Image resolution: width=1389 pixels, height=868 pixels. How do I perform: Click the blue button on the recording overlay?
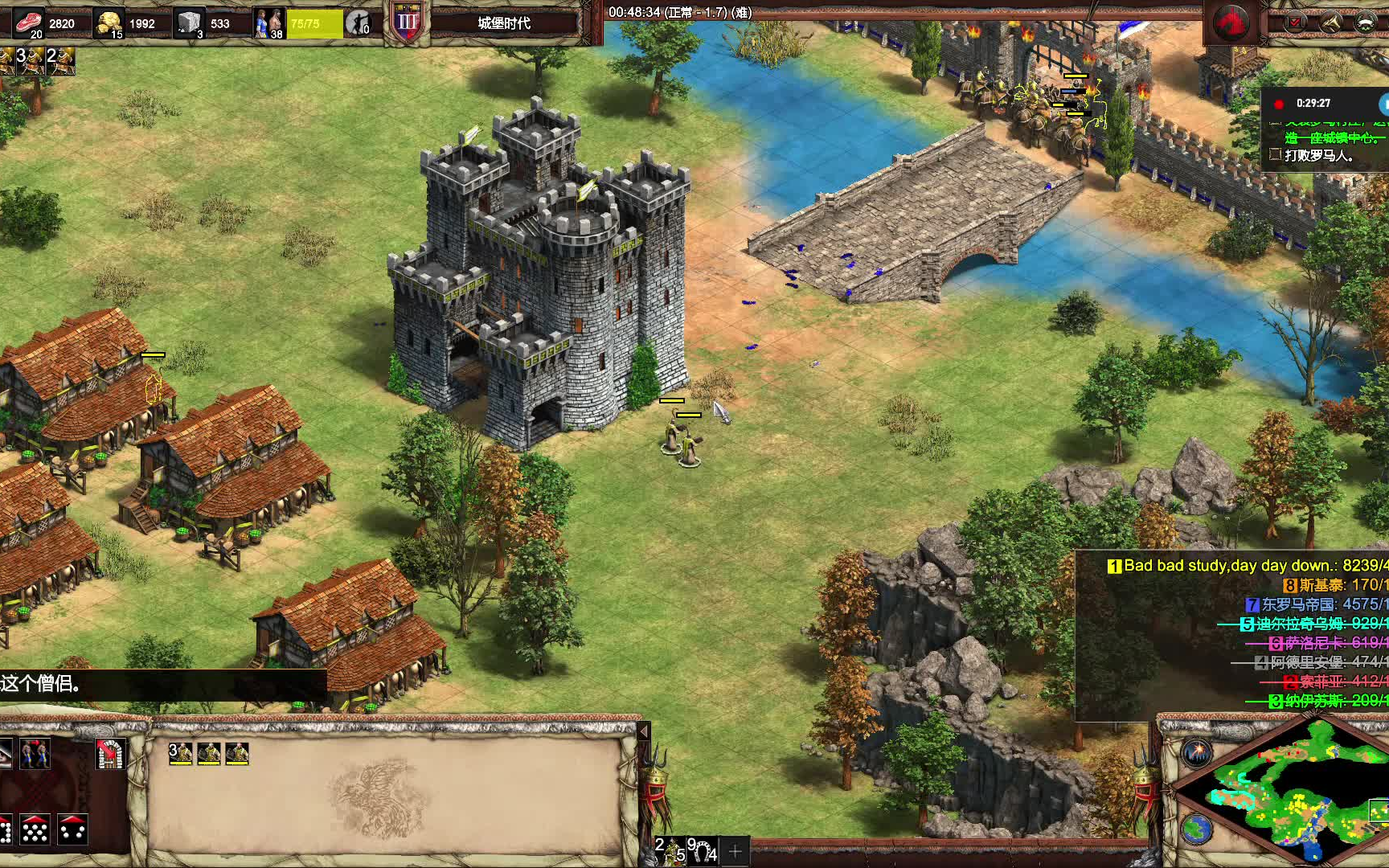(x=1384, y=104)
